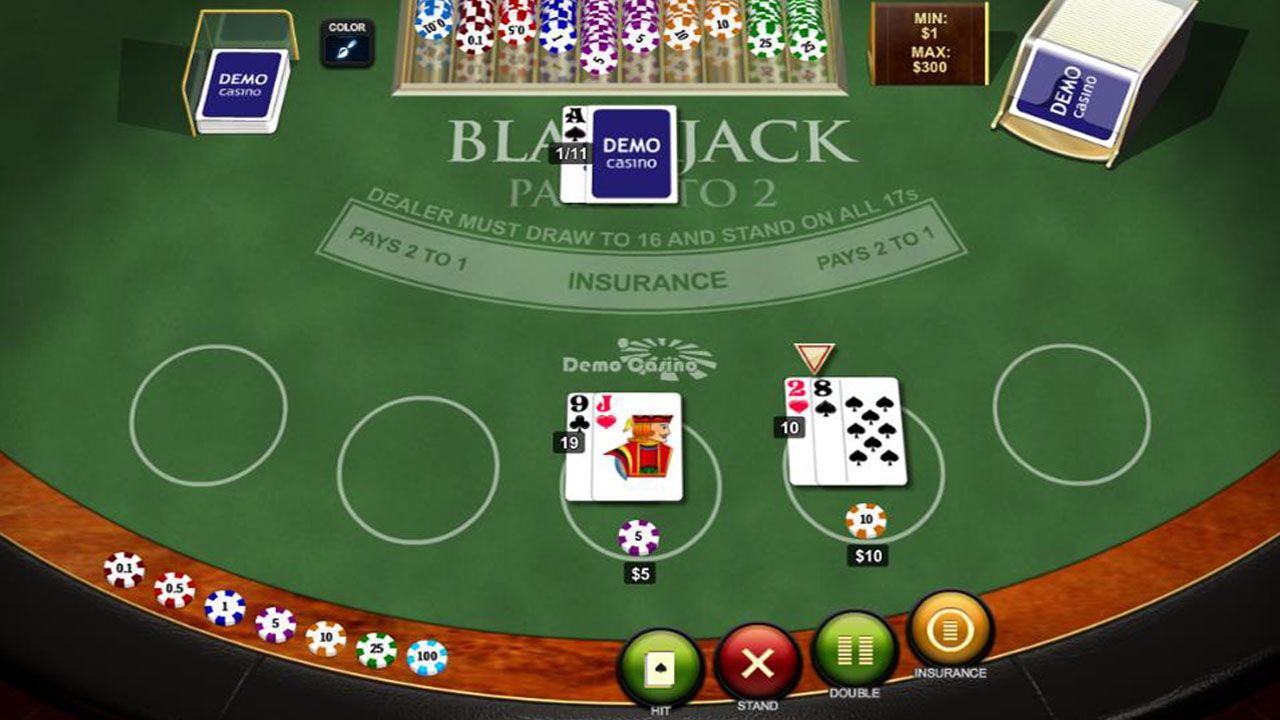Screen dimensions: 1280x720
Task: Pick the $5 purple chip
Action: tap(276, 624)
